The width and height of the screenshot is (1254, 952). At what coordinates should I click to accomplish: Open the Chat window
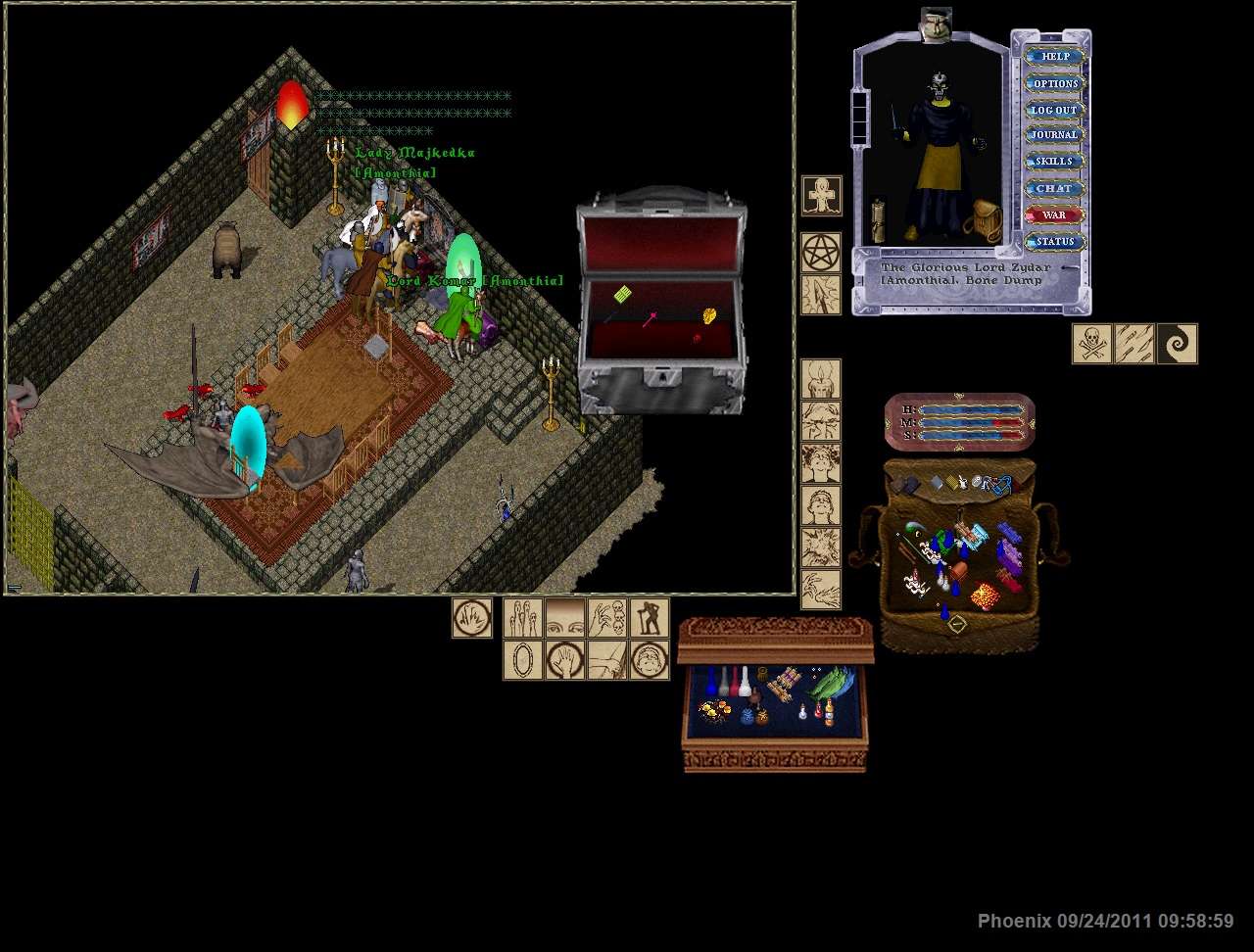(1054, 188)
